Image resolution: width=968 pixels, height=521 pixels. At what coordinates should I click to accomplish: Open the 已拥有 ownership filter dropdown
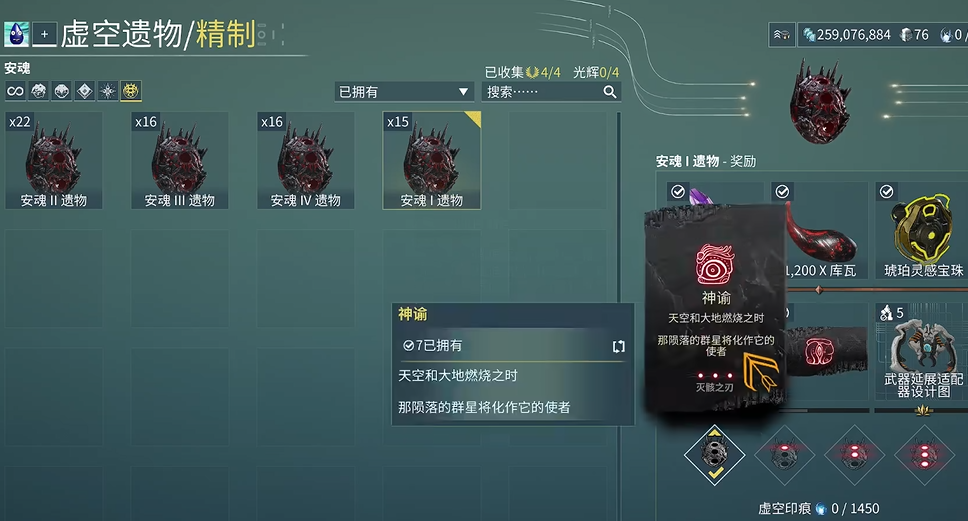pyautogui.click(x=403, y=92)
